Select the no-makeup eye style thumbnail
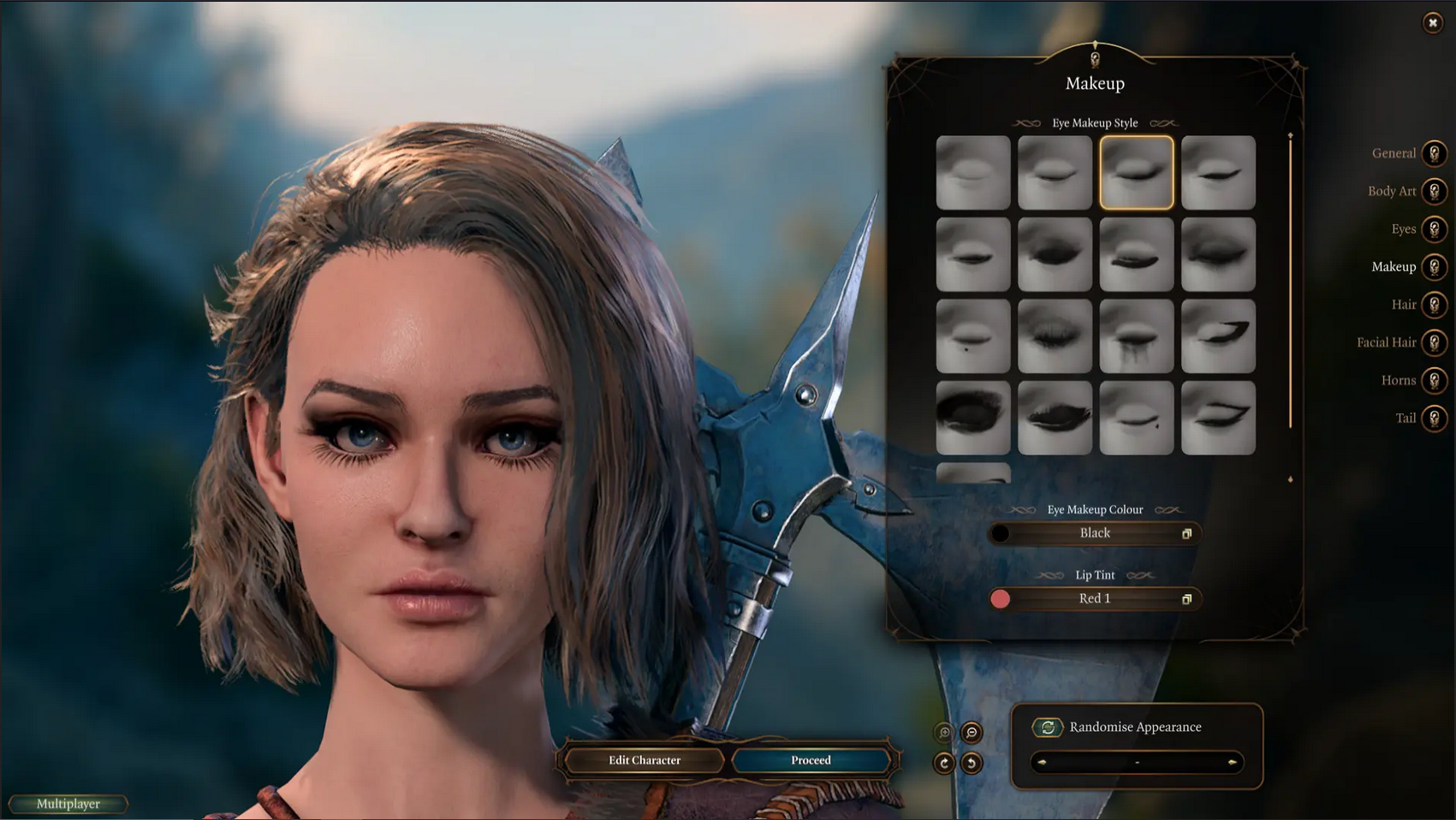 click(973, 172)
